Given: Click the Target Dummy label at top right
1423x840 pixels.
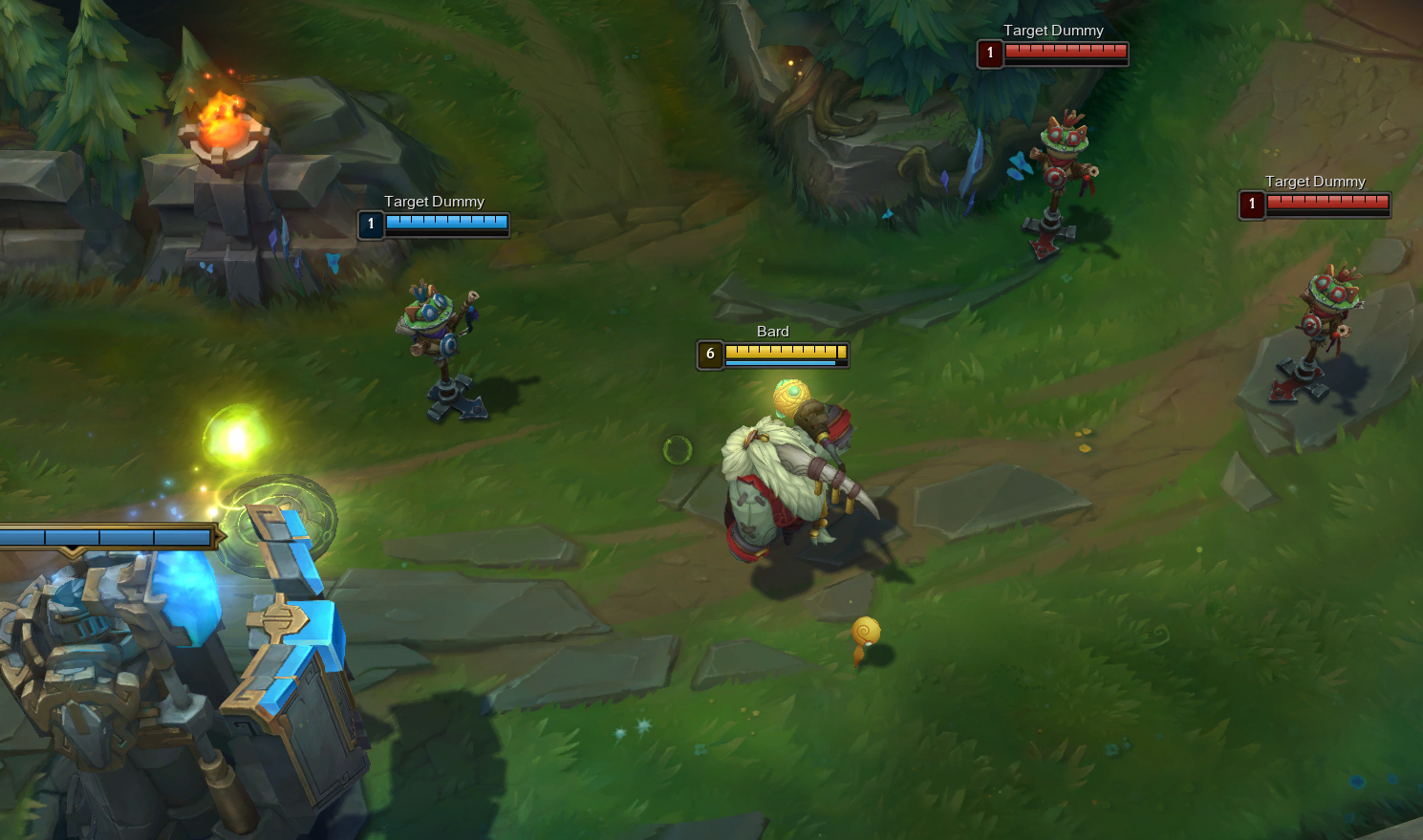Looking at the screenshot, I should [1053, 30].
